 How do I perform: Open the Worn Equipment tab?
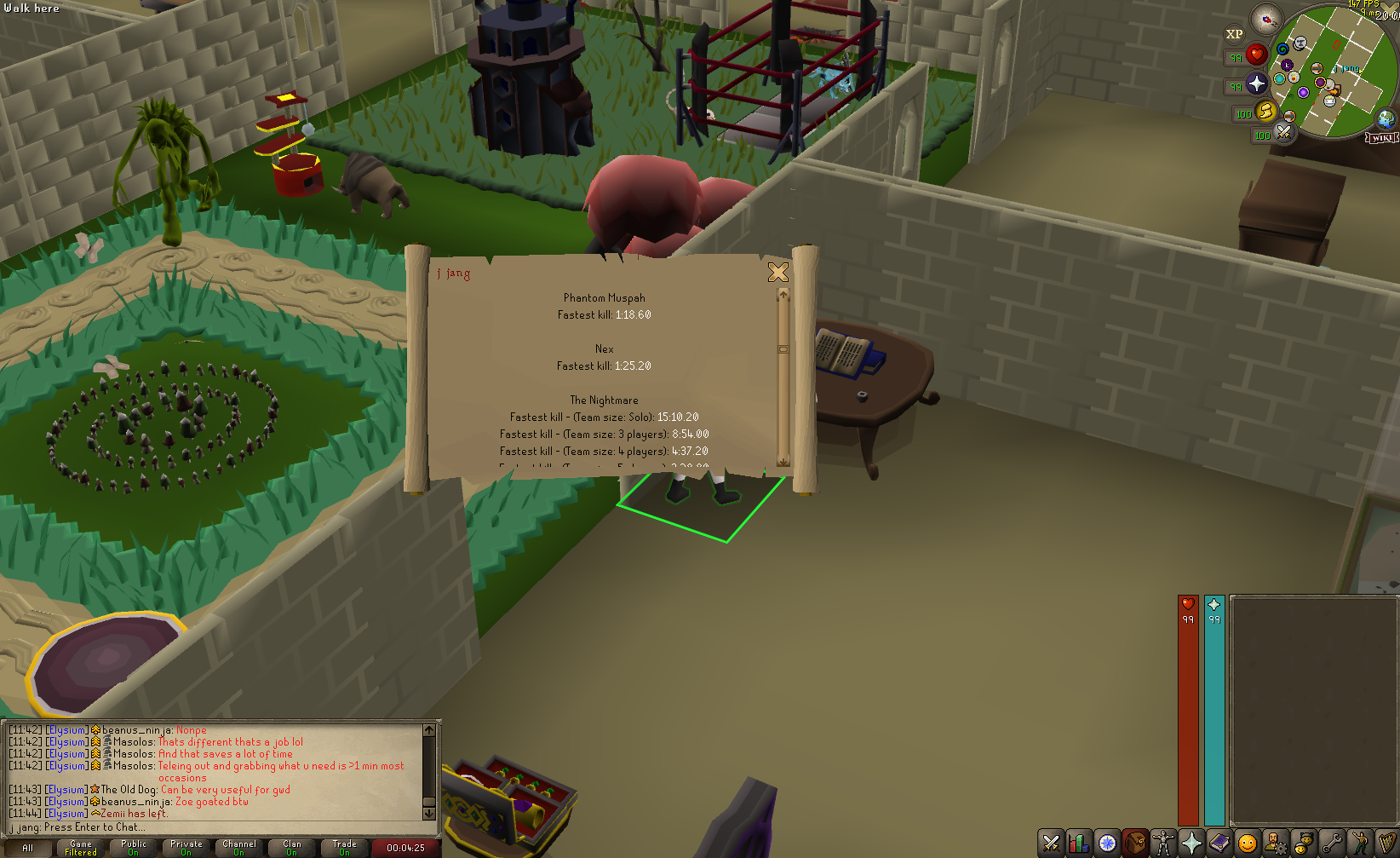click(x=1163, y=843)
